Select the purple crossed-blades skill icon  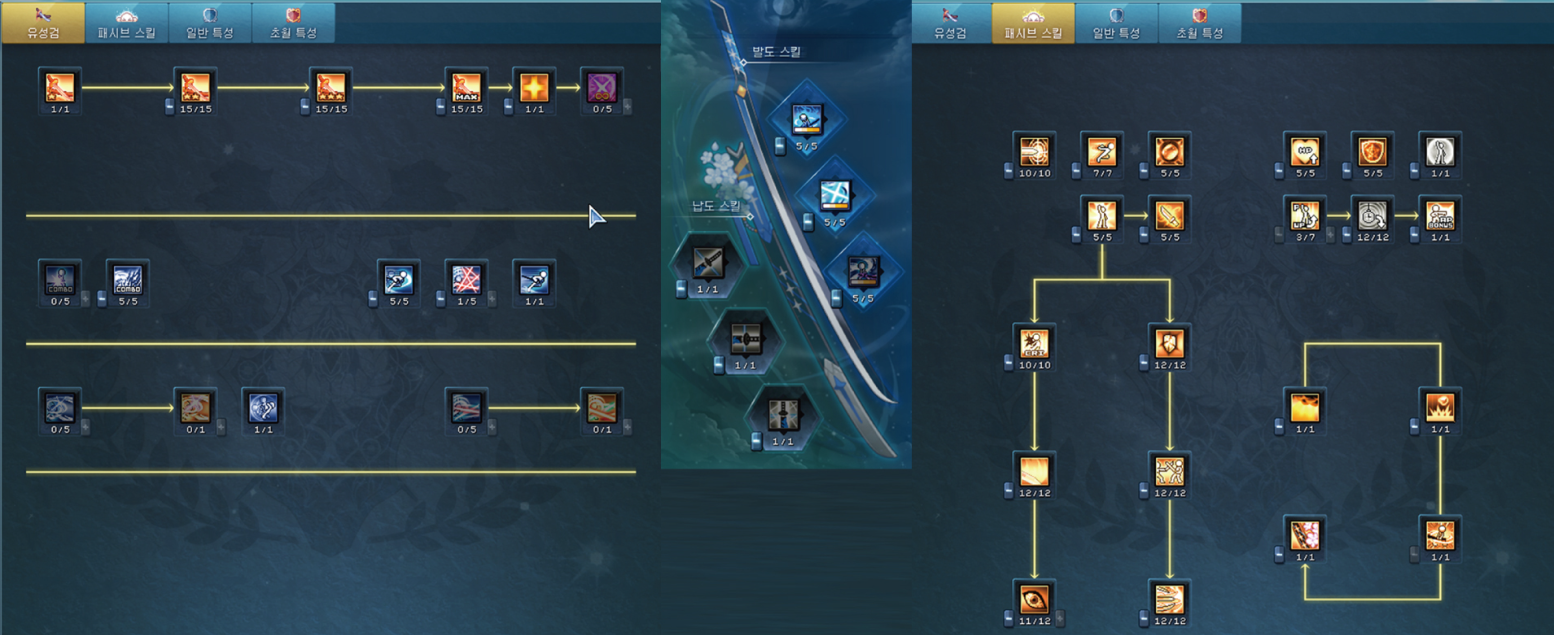click(x=602, y=87)
